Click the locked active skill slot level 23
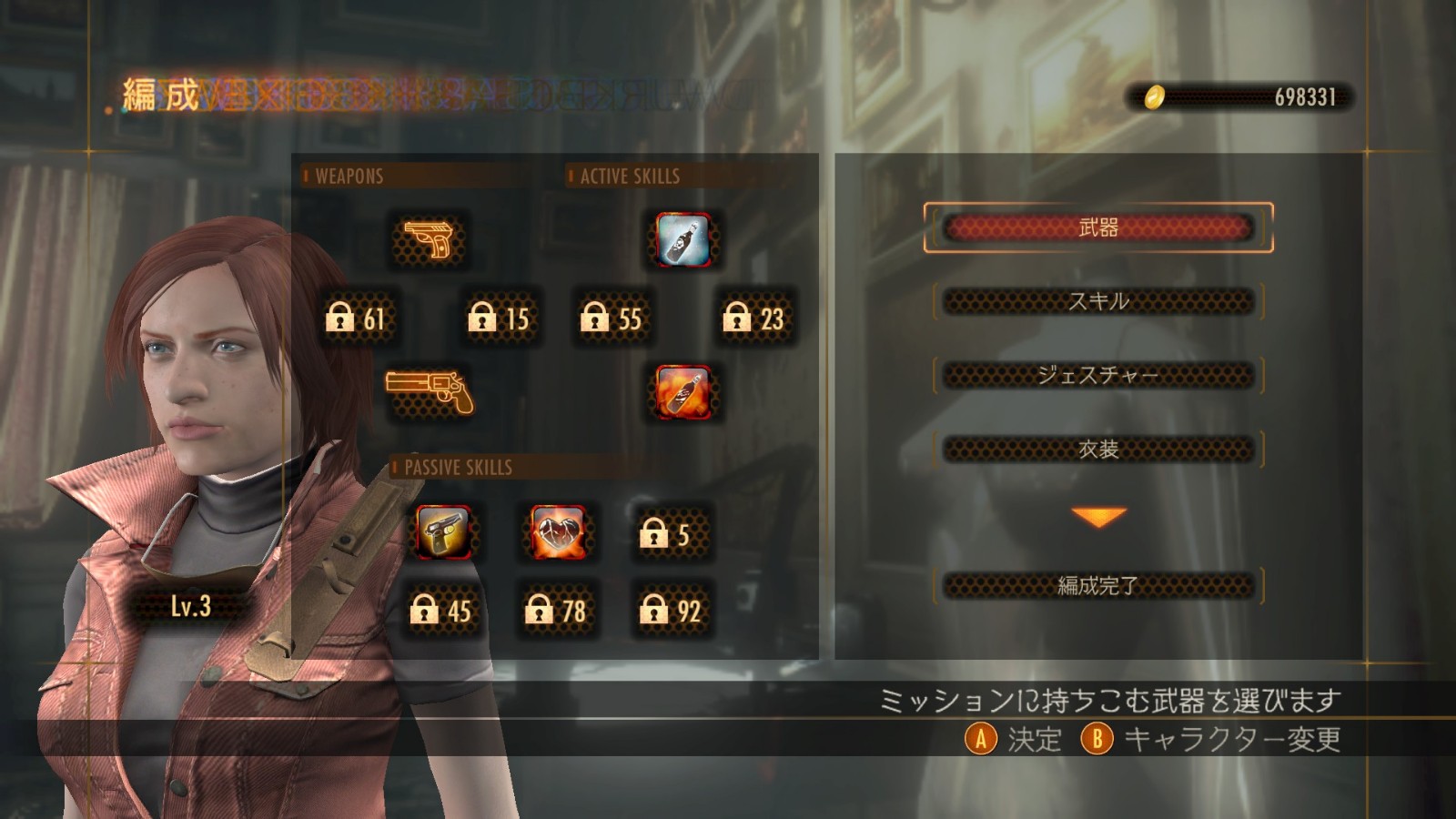Screen dimensions: 1456x819 (x=753, y=318)
